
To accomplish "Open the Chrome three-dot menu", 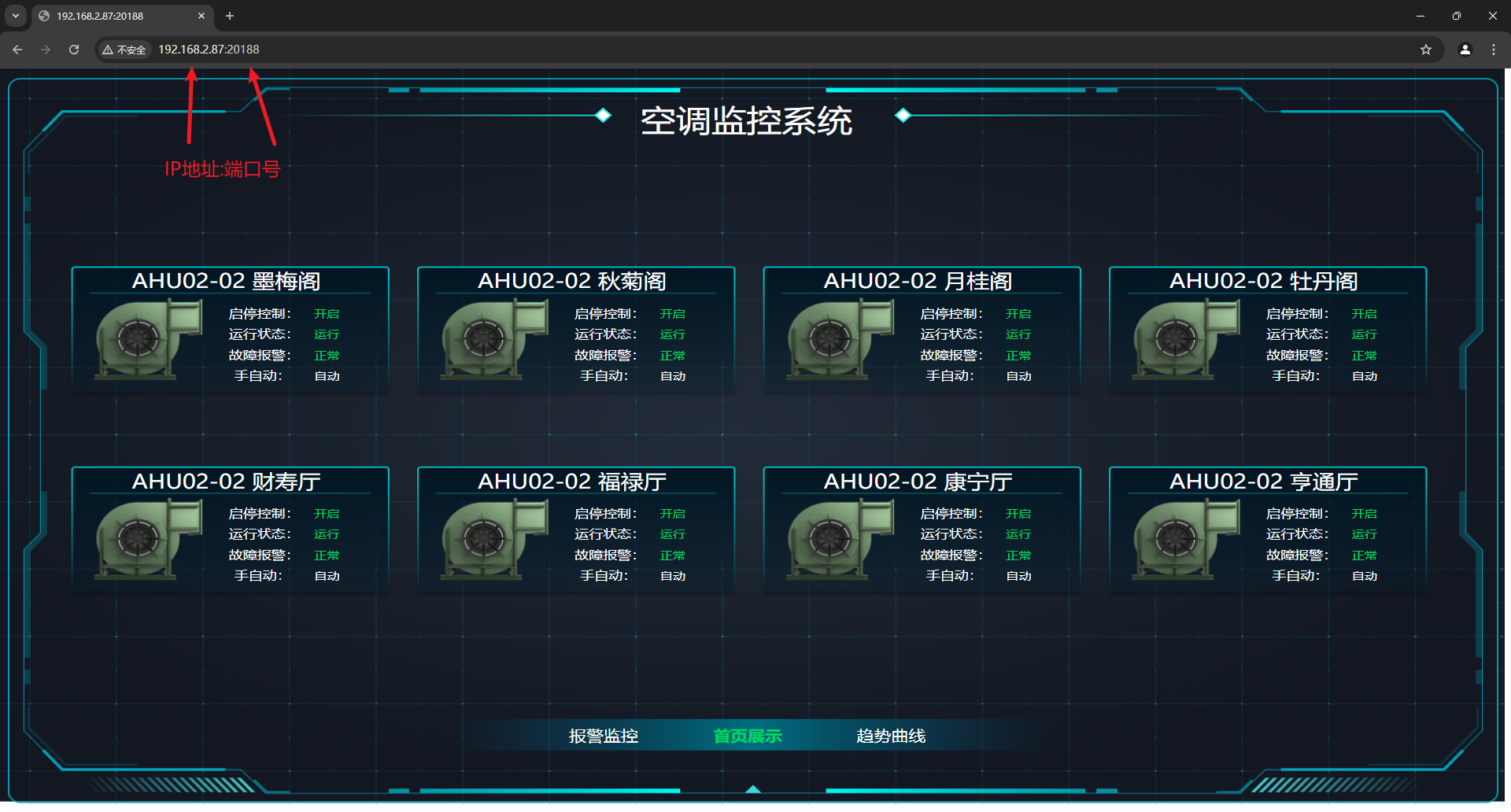I will click(1494, 49).
